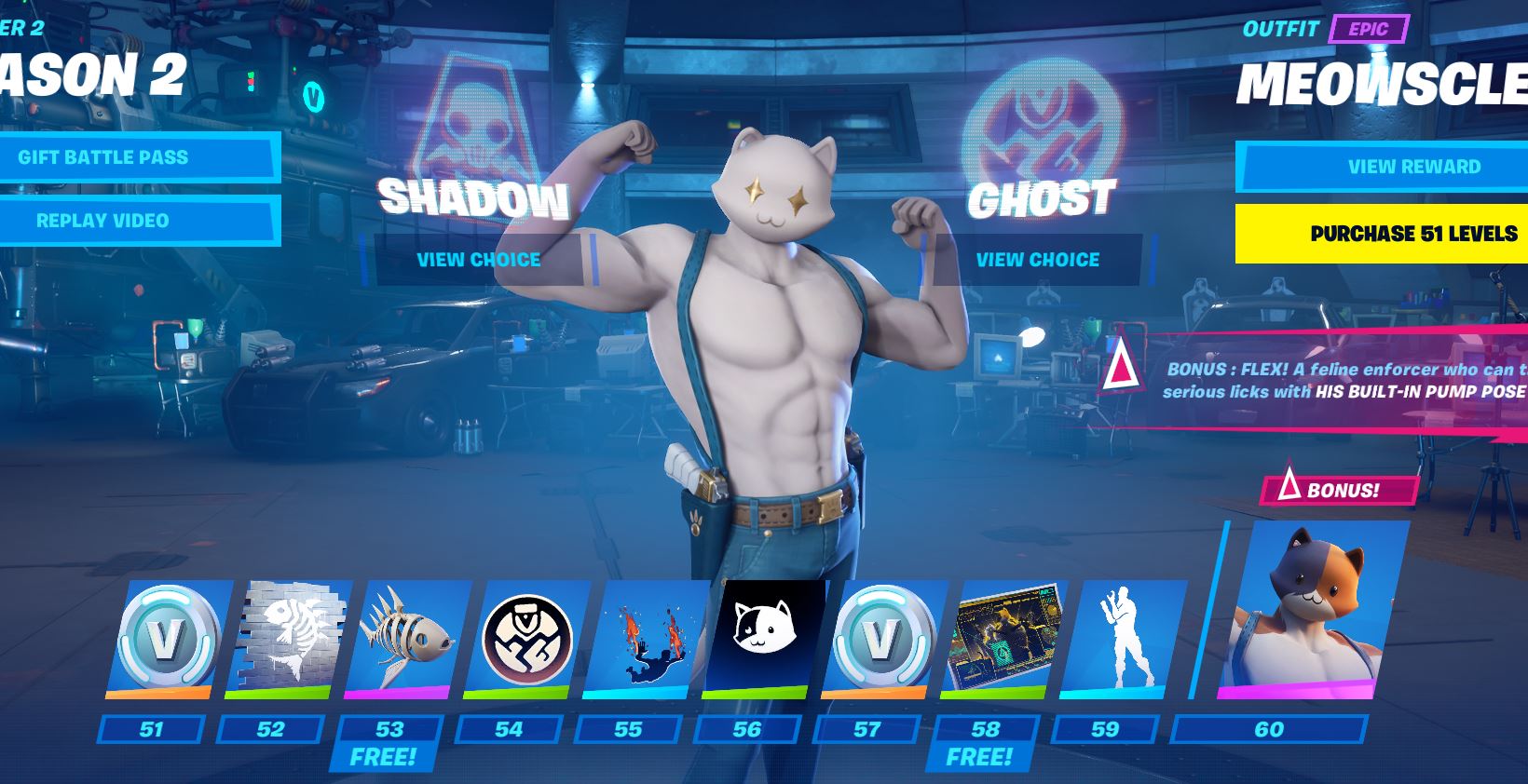Open the Outfit header for Meowscles
The image size is (1528, 784).
(1280, 29)
